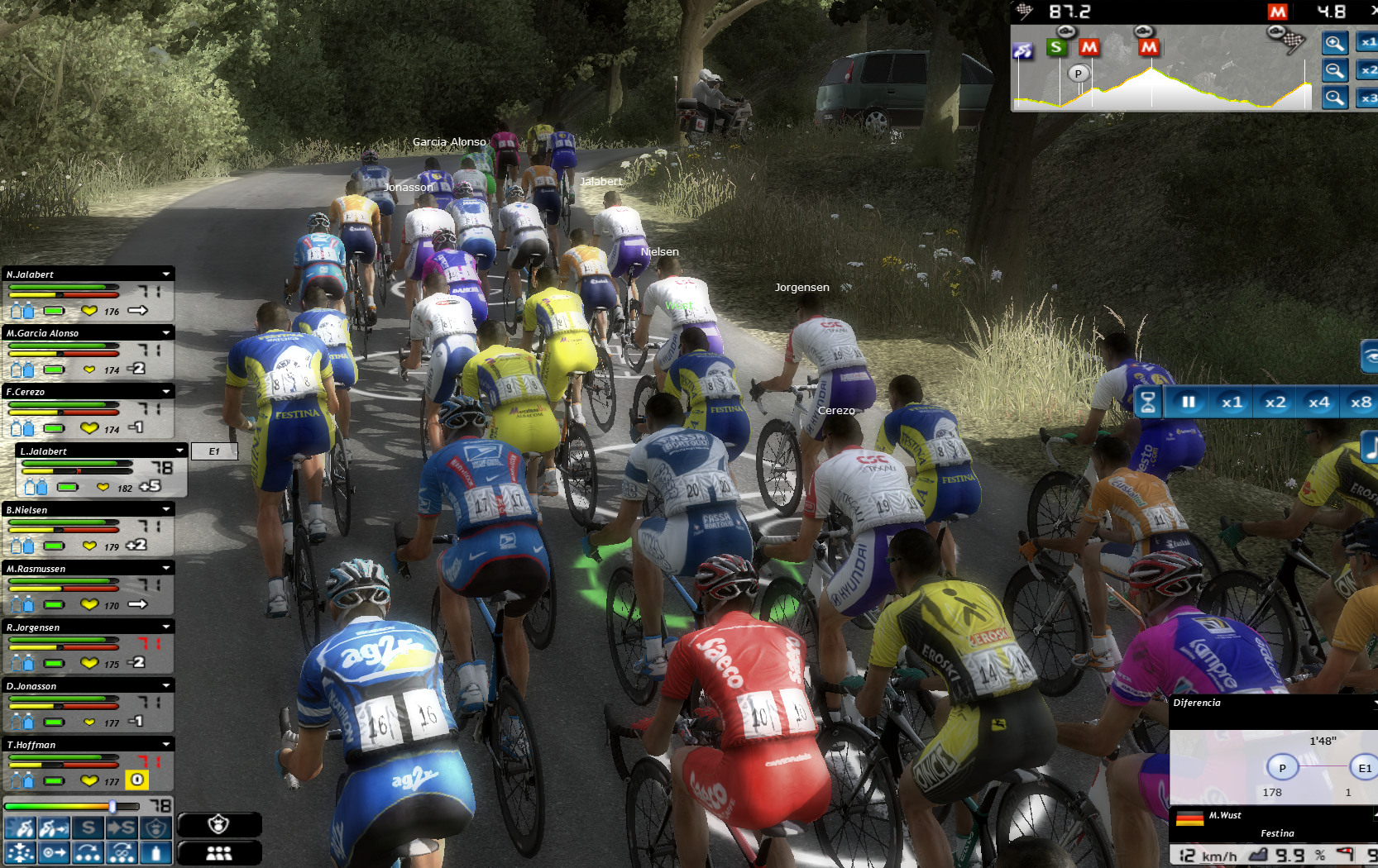Zoom out on the stage profile
Image resolution: width=1378 pixels, height=868 pixels.
coord(1334,71)
